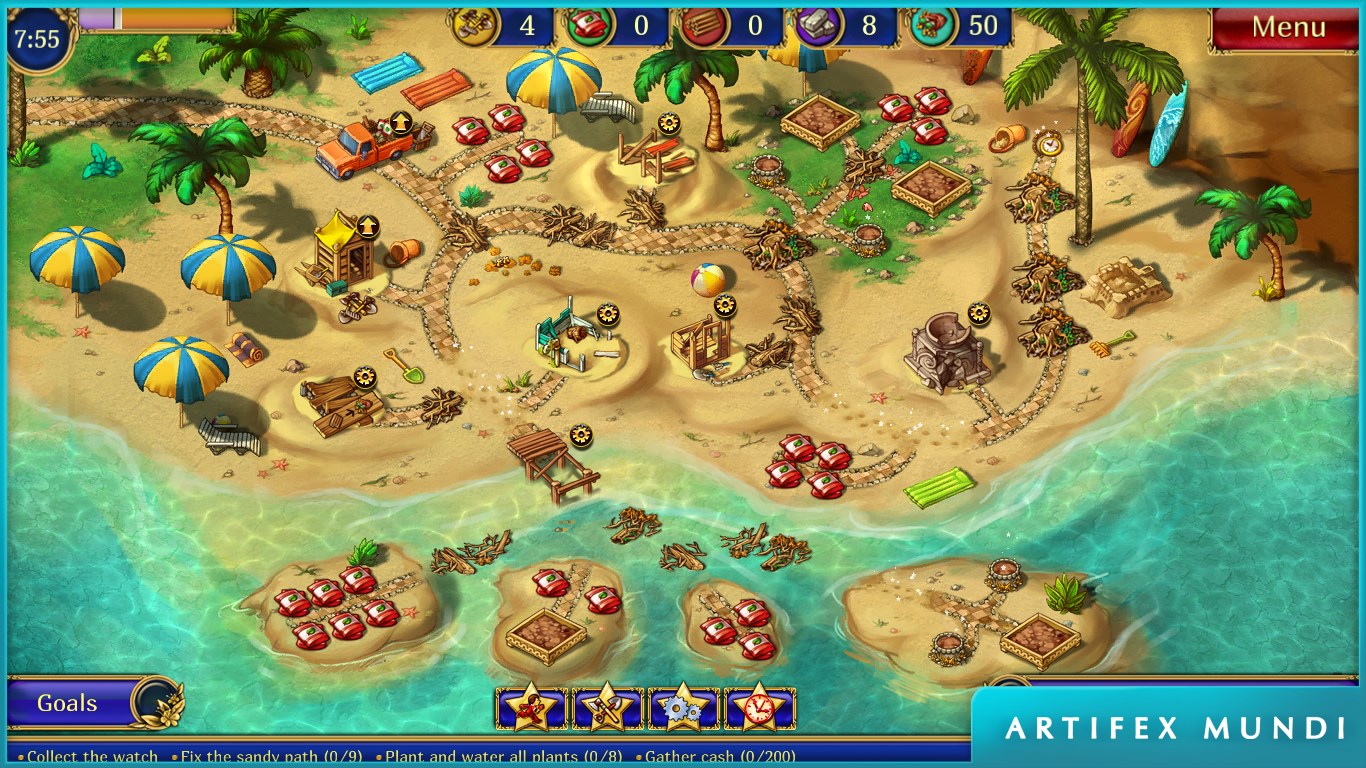Activate the red clock time bonus
This screenshot has width=1366, height=768.
coord(759,708)
